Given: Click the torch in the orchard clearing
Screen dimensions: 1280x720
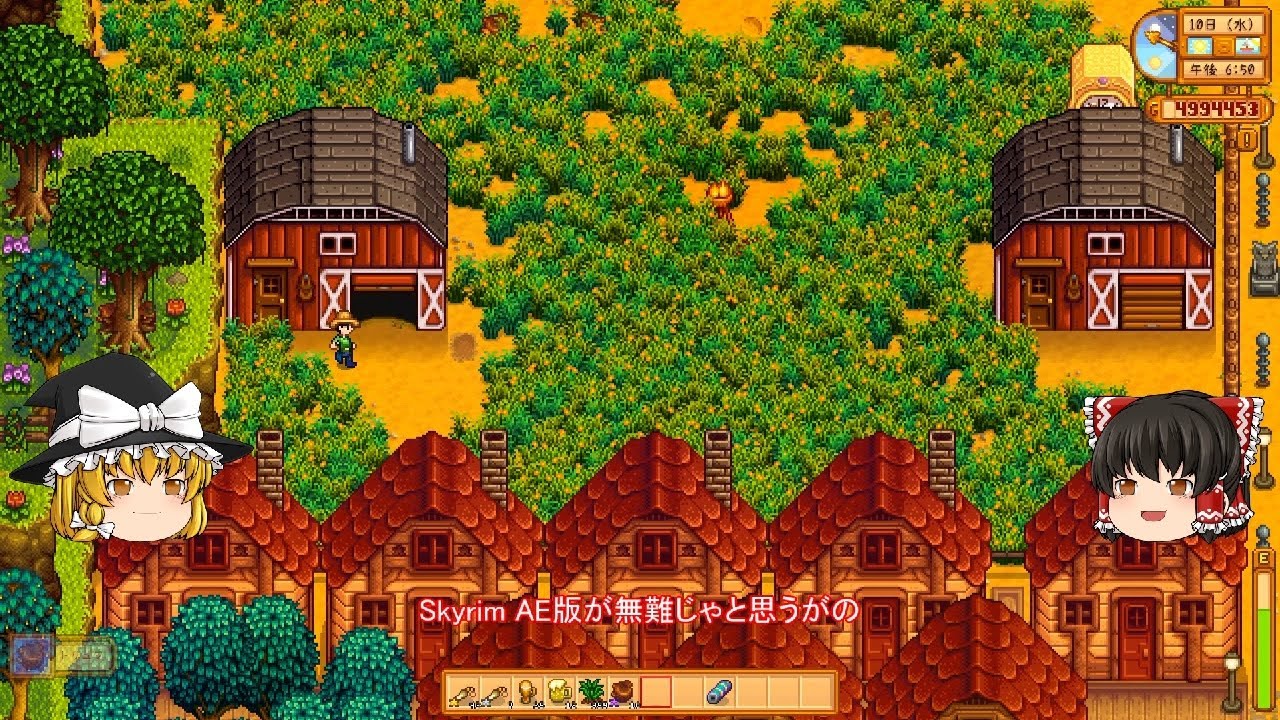Looking at the screenshot, I should click(718, 195).
